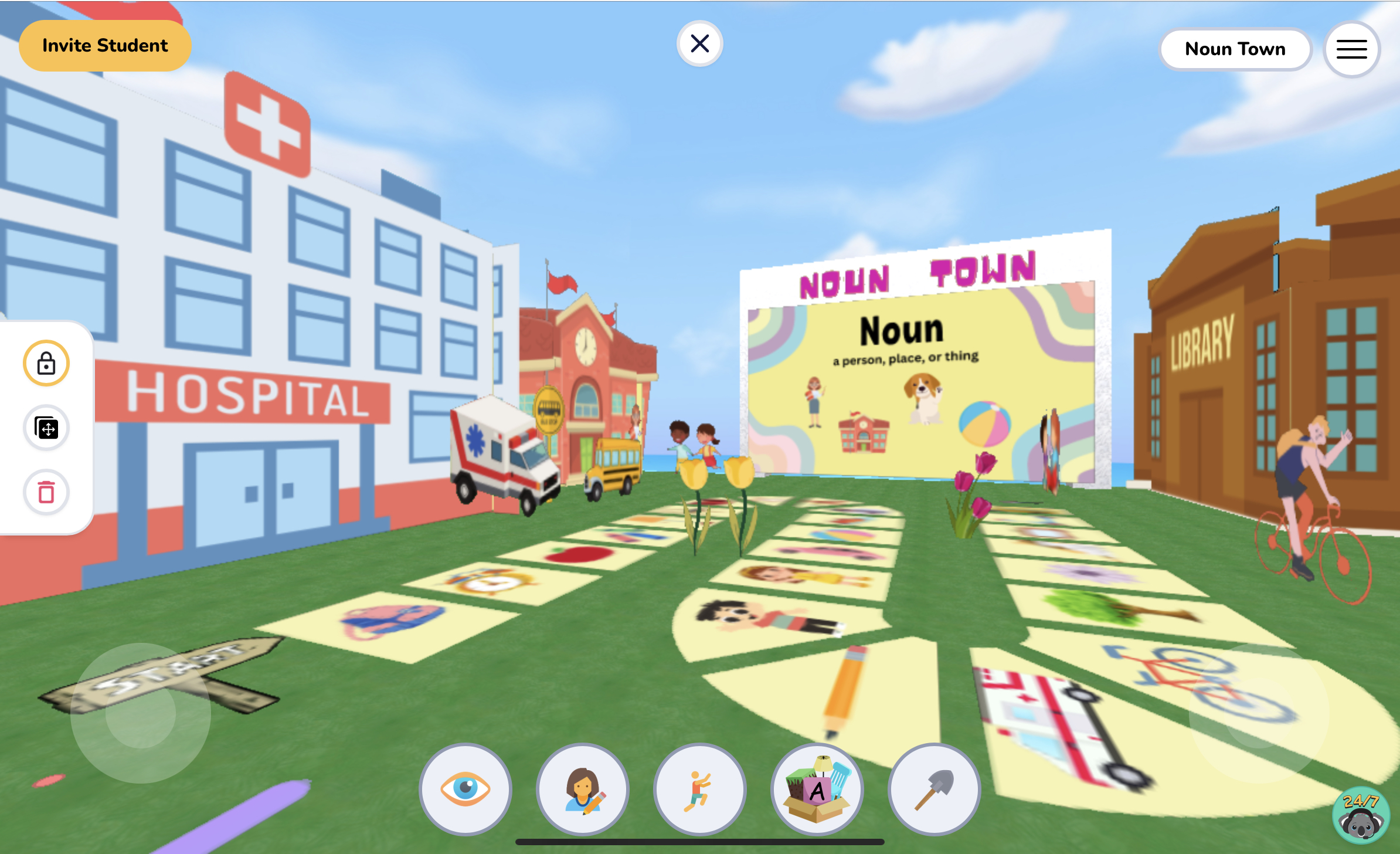
Task: Click the duplicate-and-move object icon
Action: [46, 428]
